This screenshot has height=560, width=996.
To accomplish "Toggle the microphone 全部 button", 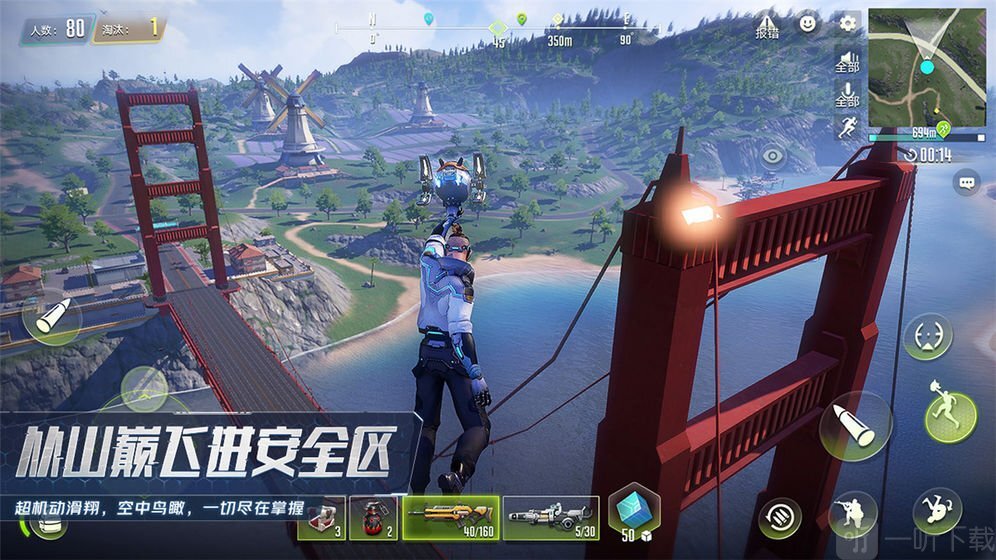I will (847, 96).
